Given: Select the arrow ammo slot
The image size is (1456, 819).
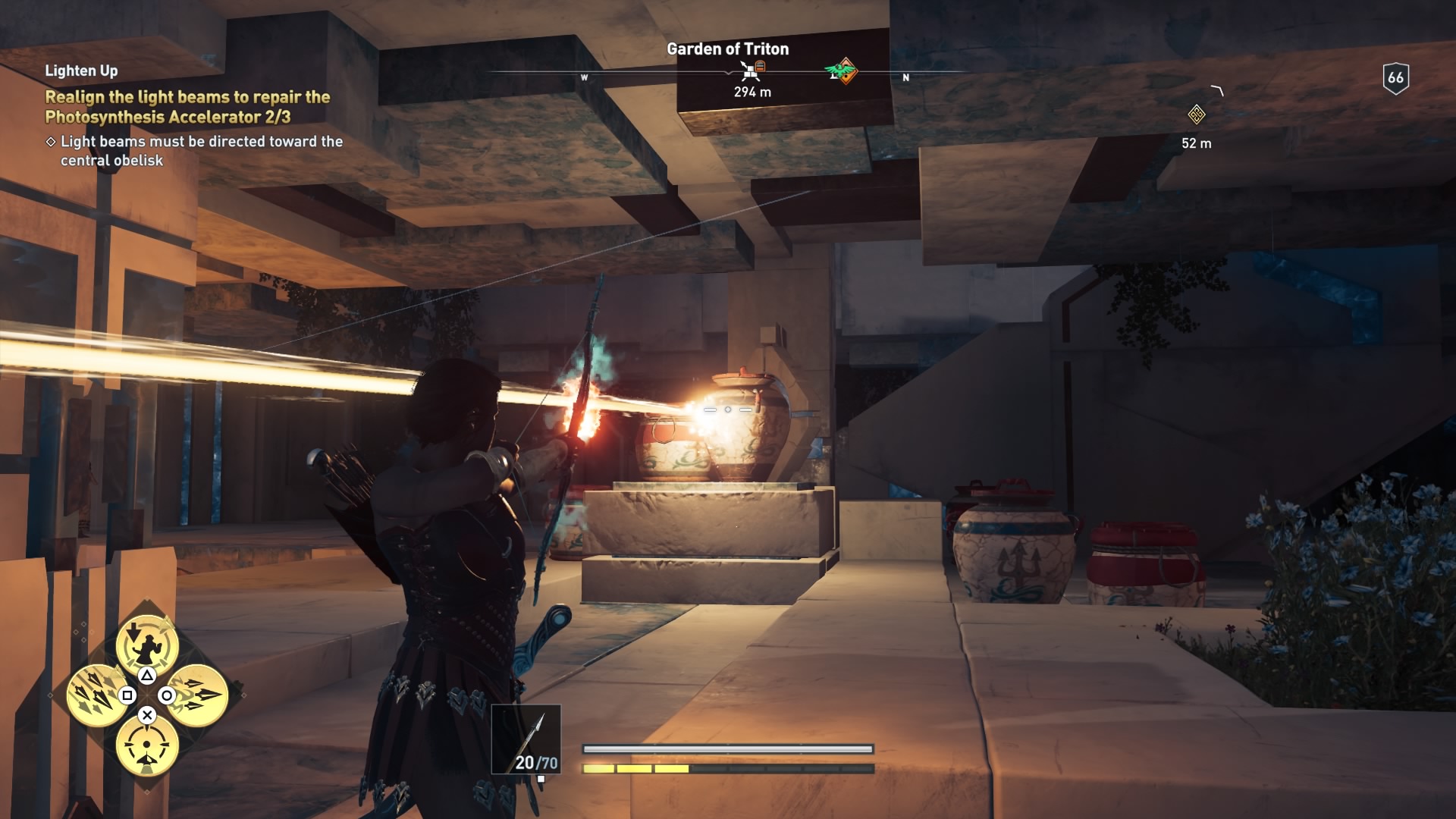Looking at the screenshot, I should tap(526, 739).
